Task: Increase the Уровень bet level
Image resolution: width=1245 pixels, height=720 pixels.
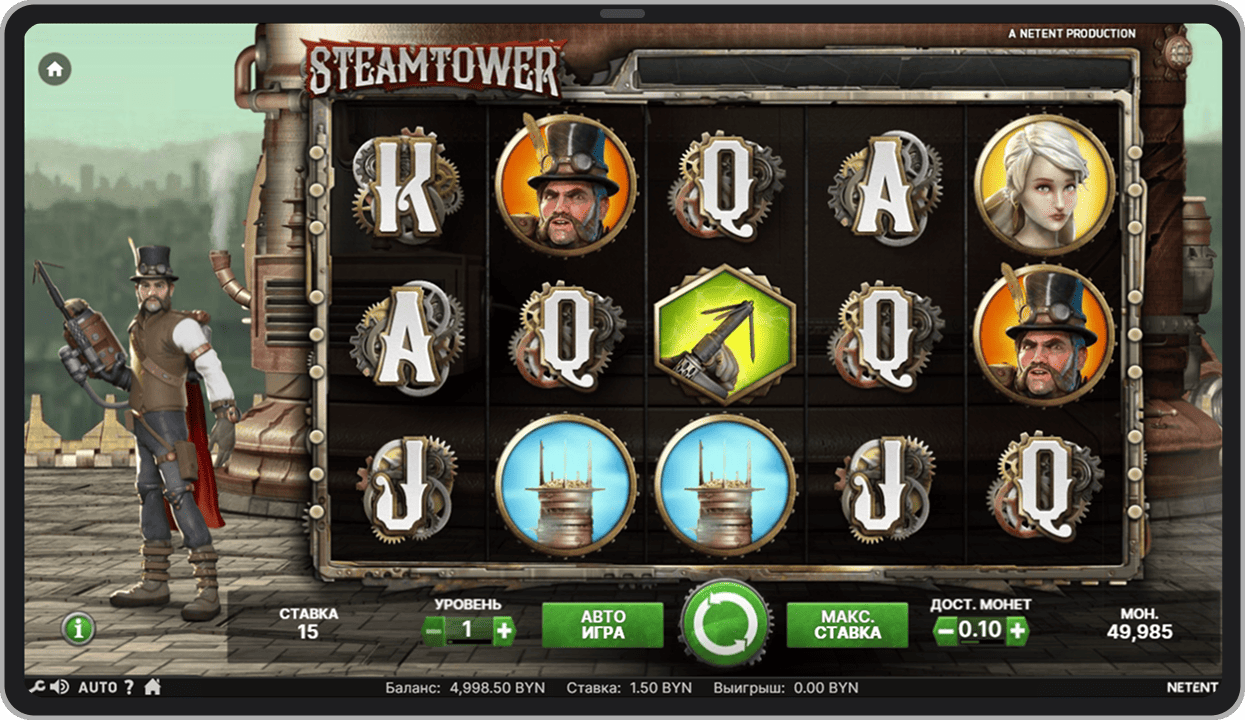Action: [504, 629]
